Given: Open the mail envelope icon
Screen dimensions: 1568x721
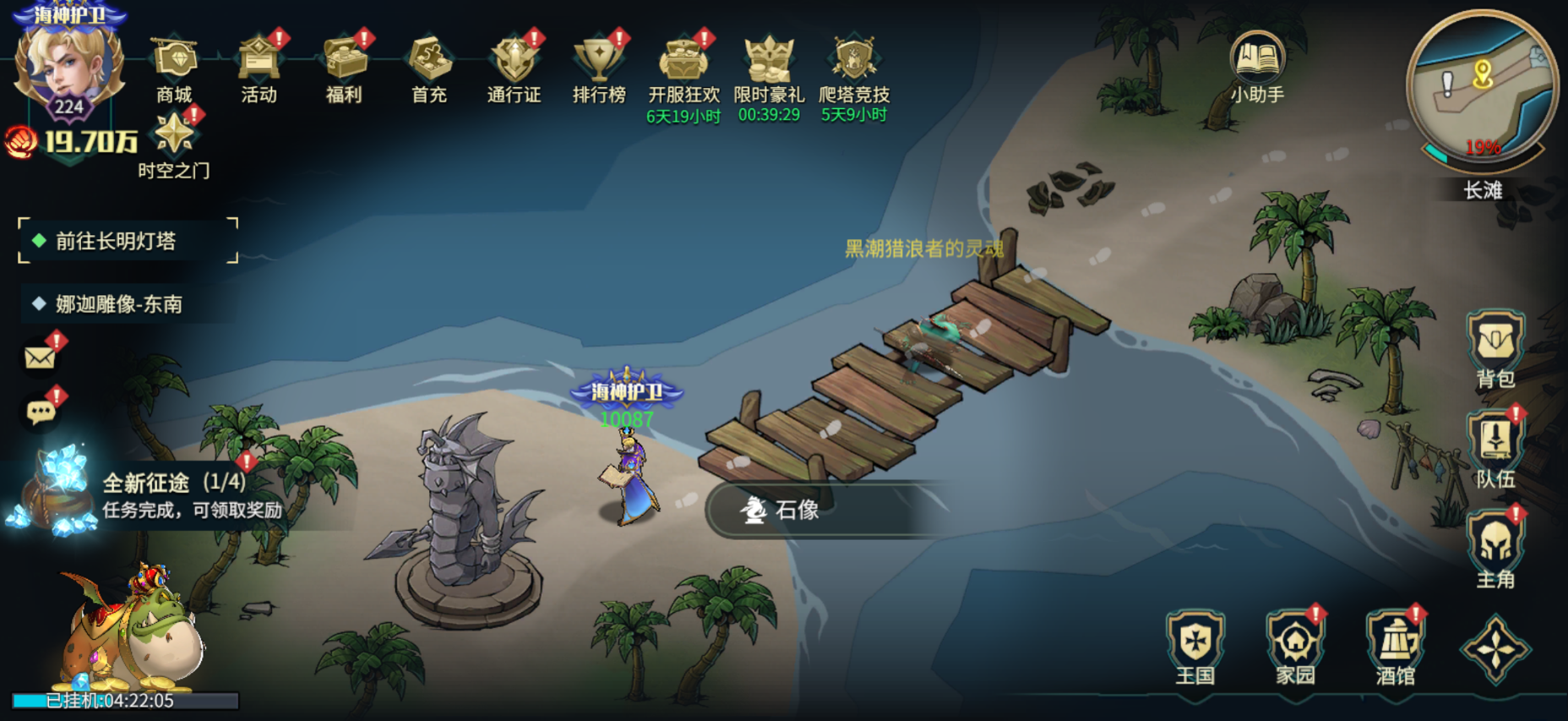Looking at the screenshot, I should [x=40, y=358].
